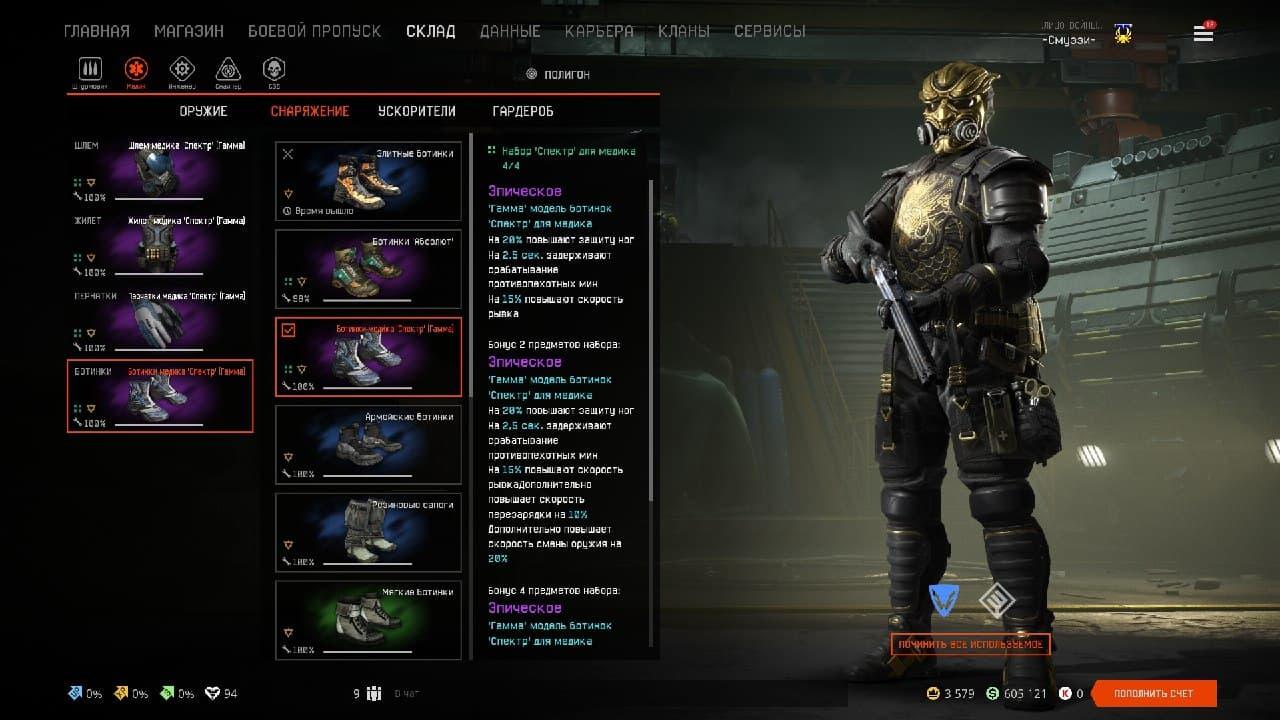Screen dimensions: 1280x720
Task: Open the Магазин shop menu
Action: point(188,31)
